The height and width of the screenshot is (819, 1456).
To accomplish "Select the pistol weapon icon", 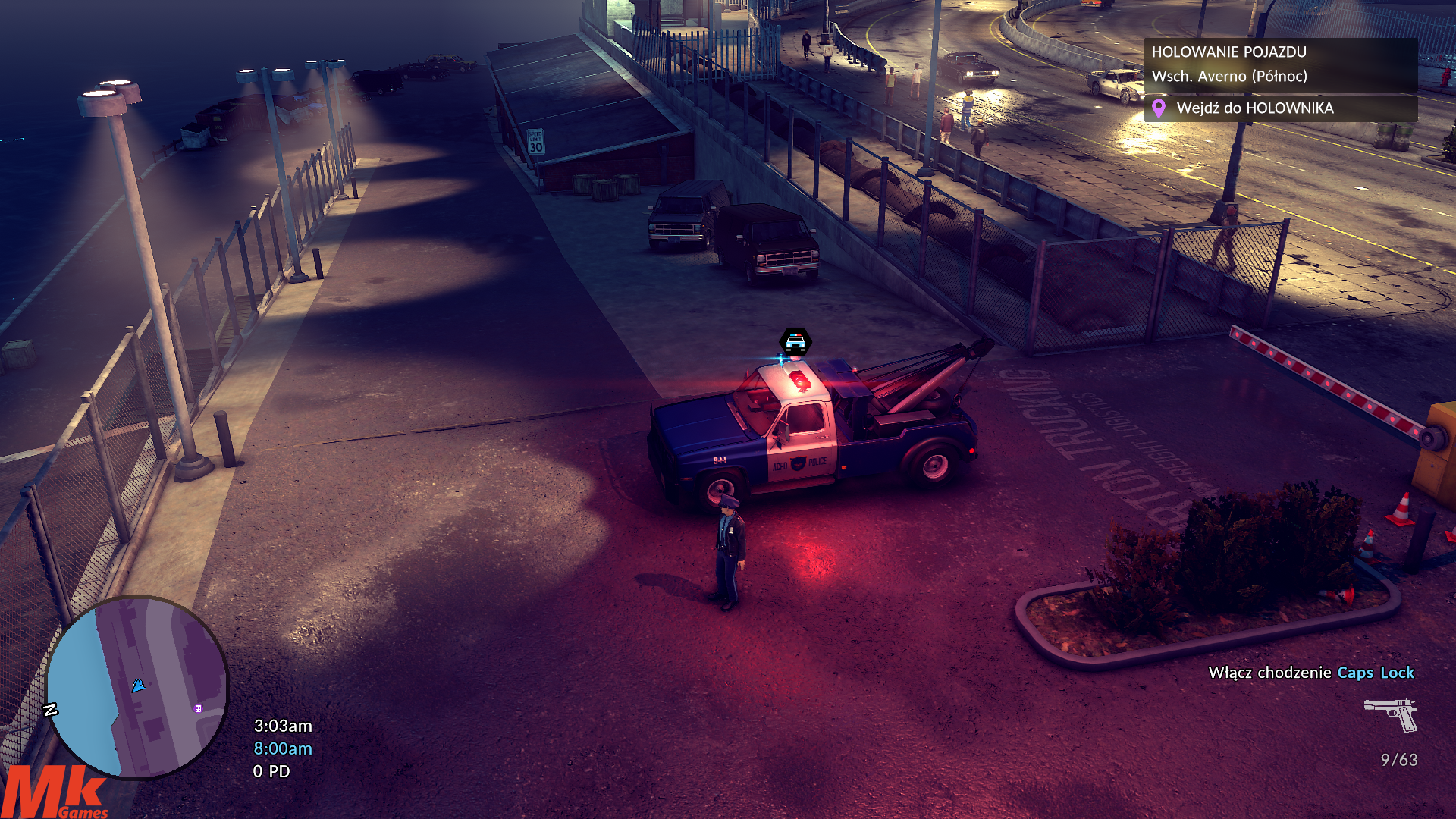I will tap(1392, 714).
